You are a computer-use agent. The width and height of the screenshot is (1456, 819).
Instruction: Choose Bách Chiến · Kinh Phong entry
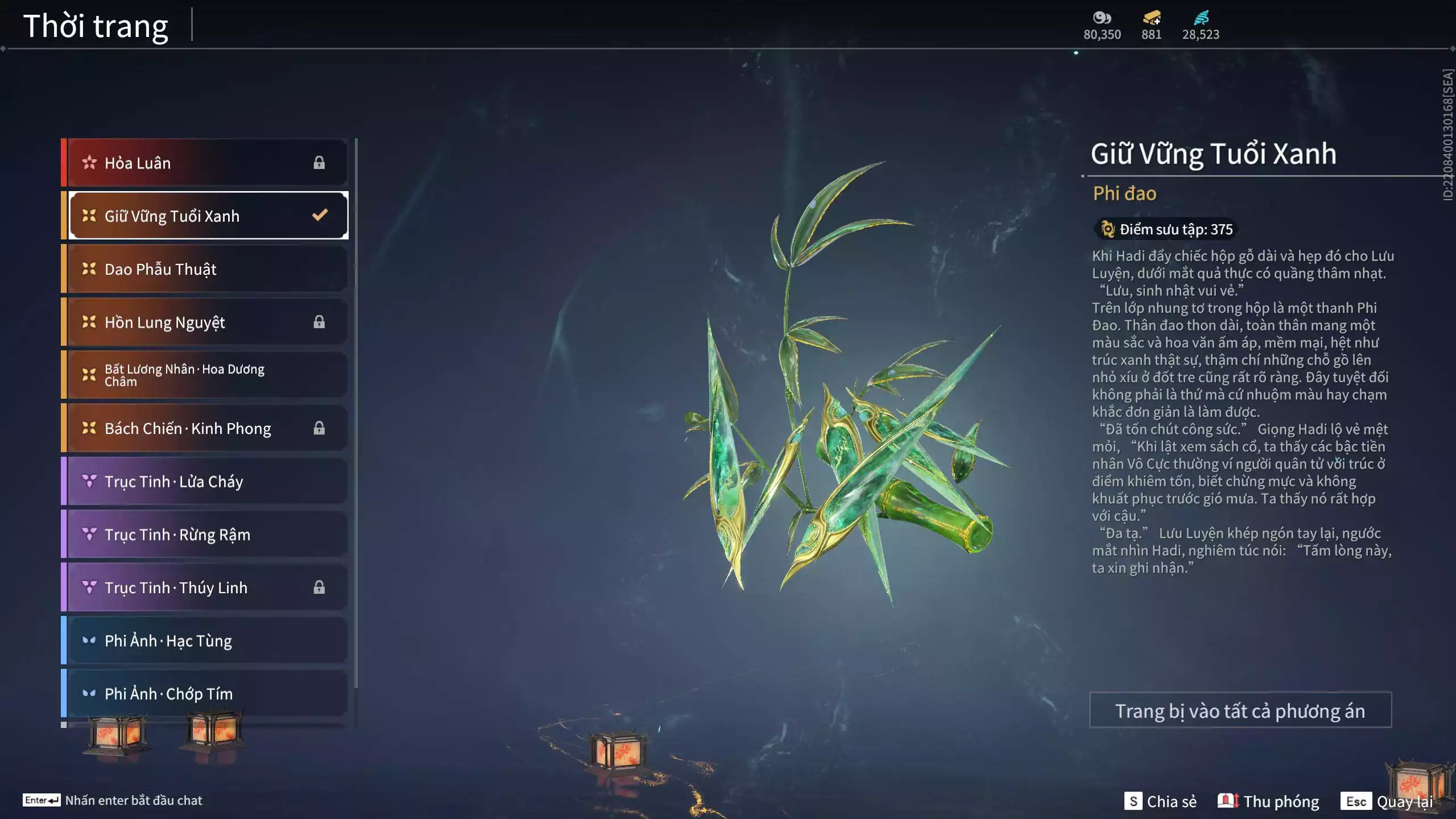pyautogui.click(x=205, y=428)
